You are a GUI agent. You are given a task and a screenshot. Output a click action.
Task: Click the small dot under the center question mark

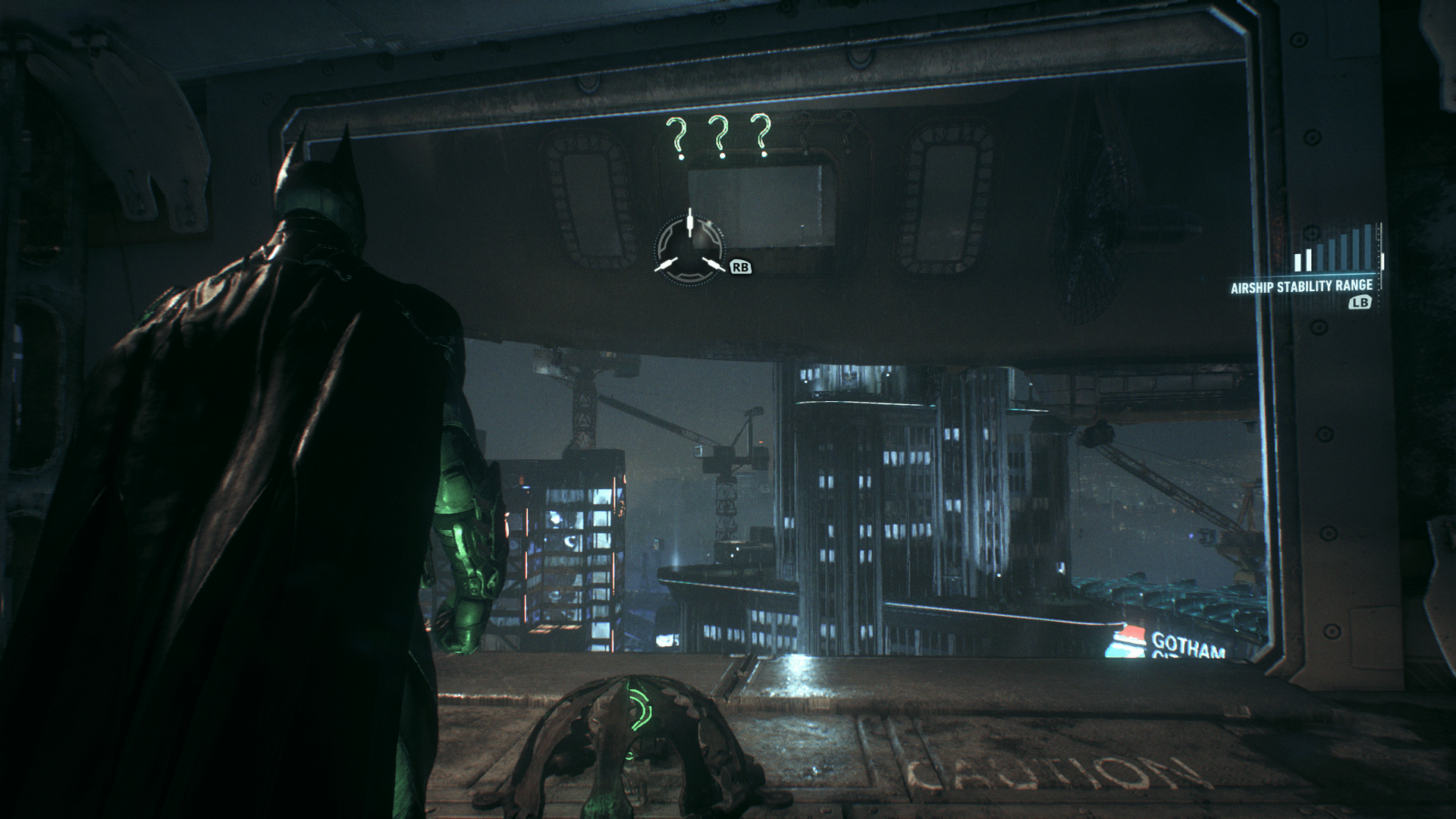coord(722,155)
